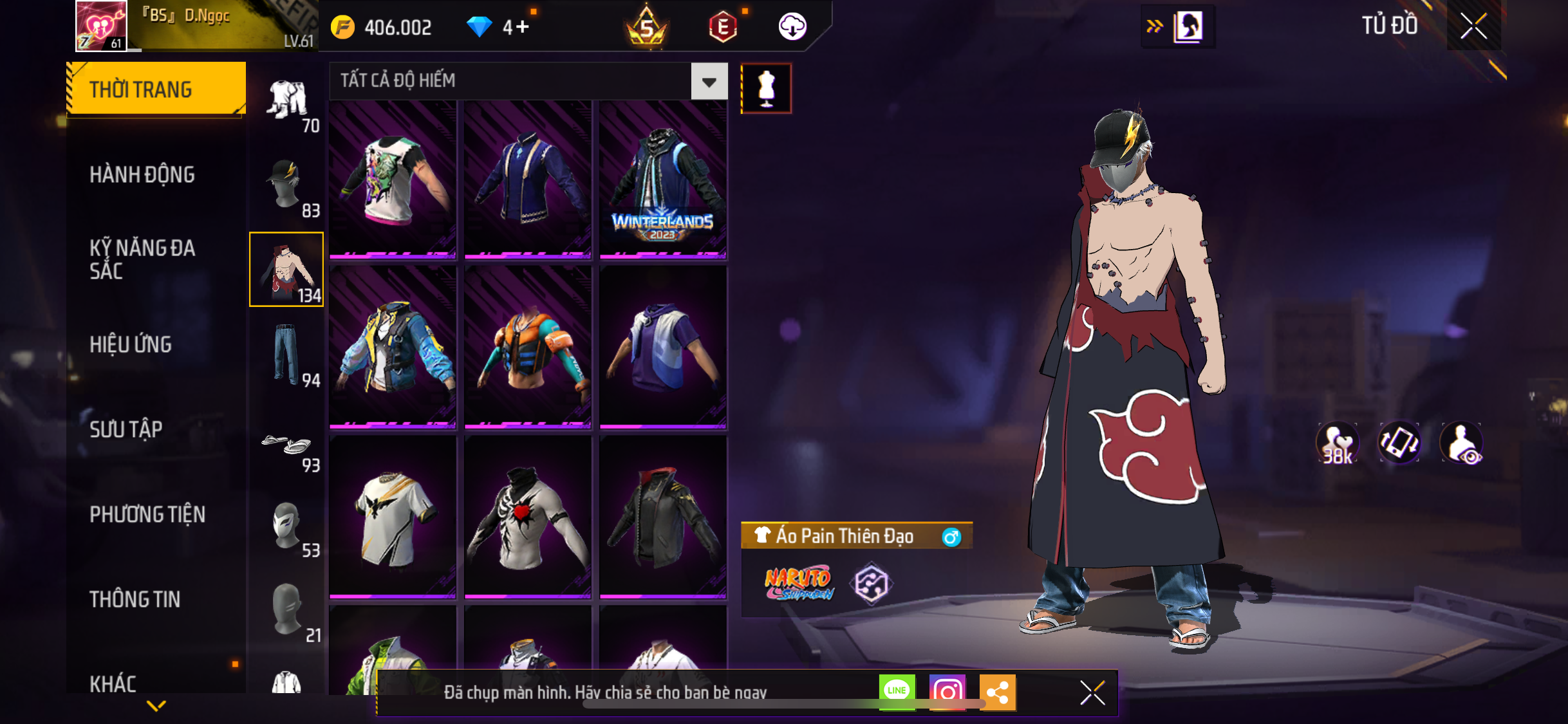The width and height of the screenshot is (1568, 724).
Task: Pick the black leather jacket item
Action: (x=662, y=517)
